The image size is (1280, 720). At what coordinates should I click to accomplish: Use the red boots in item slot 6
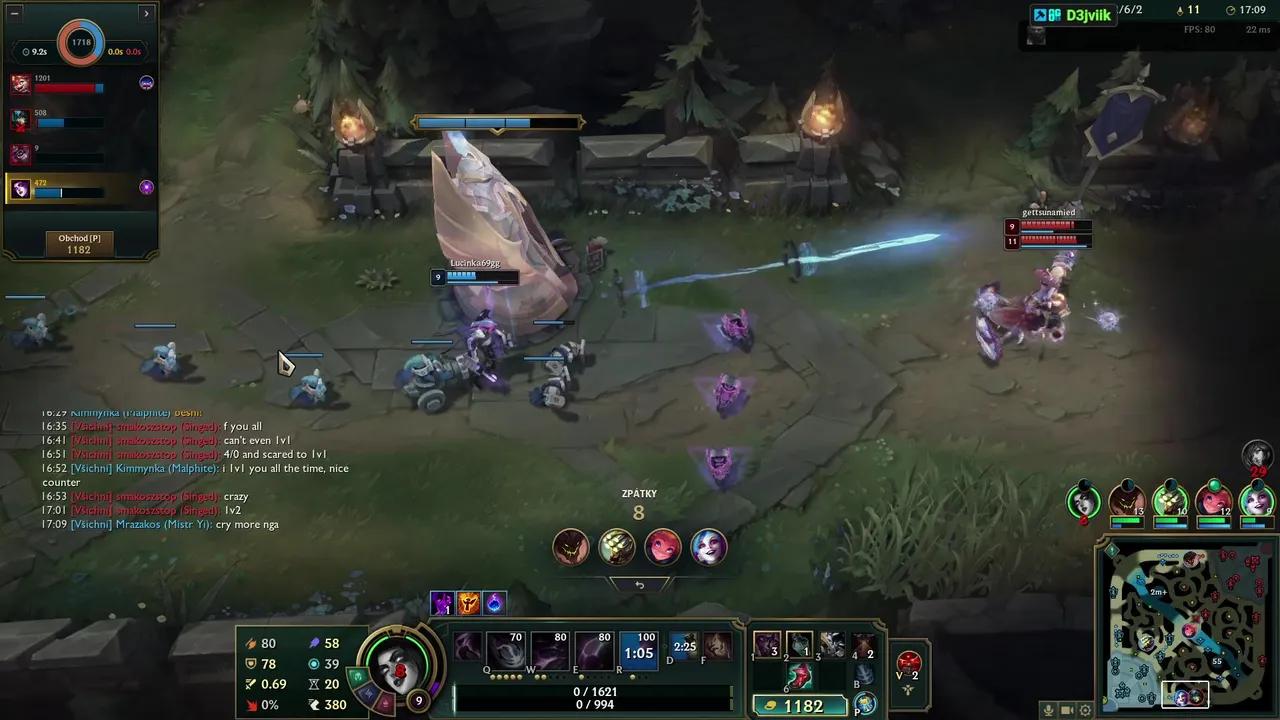(800, 677)
